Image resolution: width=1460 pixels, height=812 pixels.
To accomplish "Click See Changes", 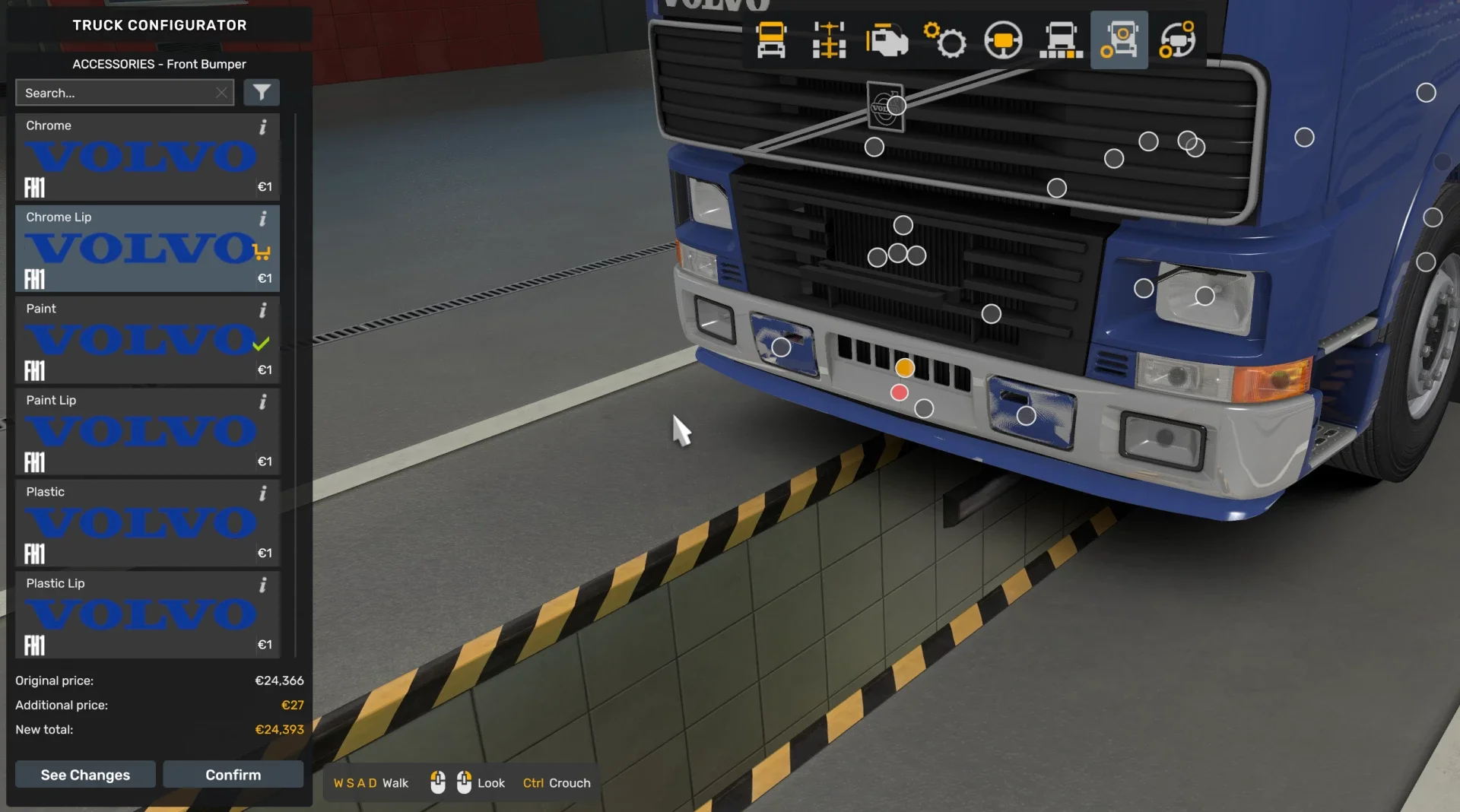I will tap(84, 774).
